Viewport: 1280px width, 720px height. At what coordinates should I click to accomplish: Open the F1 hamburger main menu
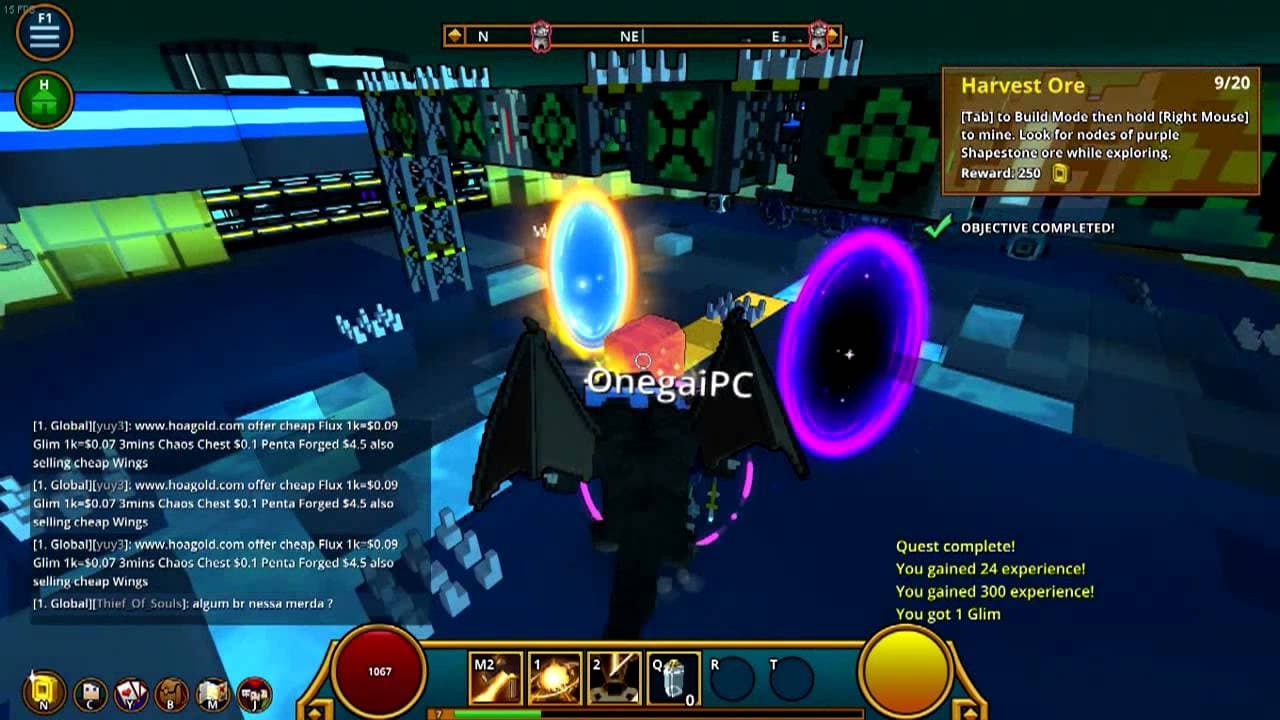point(44,33)
